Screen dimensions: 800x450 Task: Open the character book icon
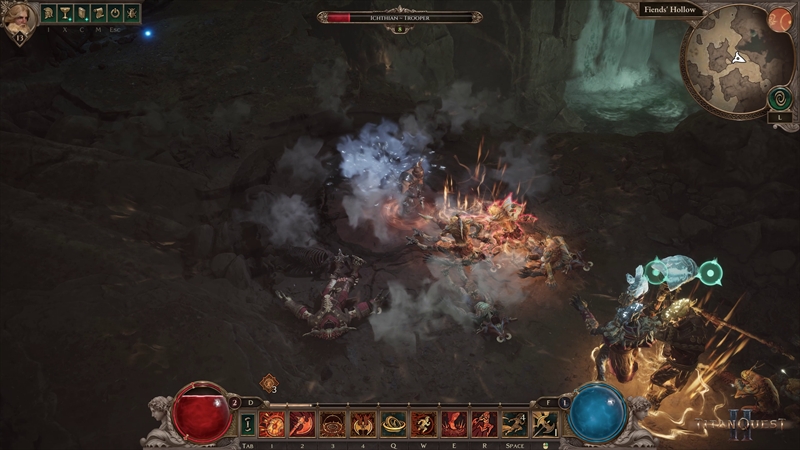[81, 14]
